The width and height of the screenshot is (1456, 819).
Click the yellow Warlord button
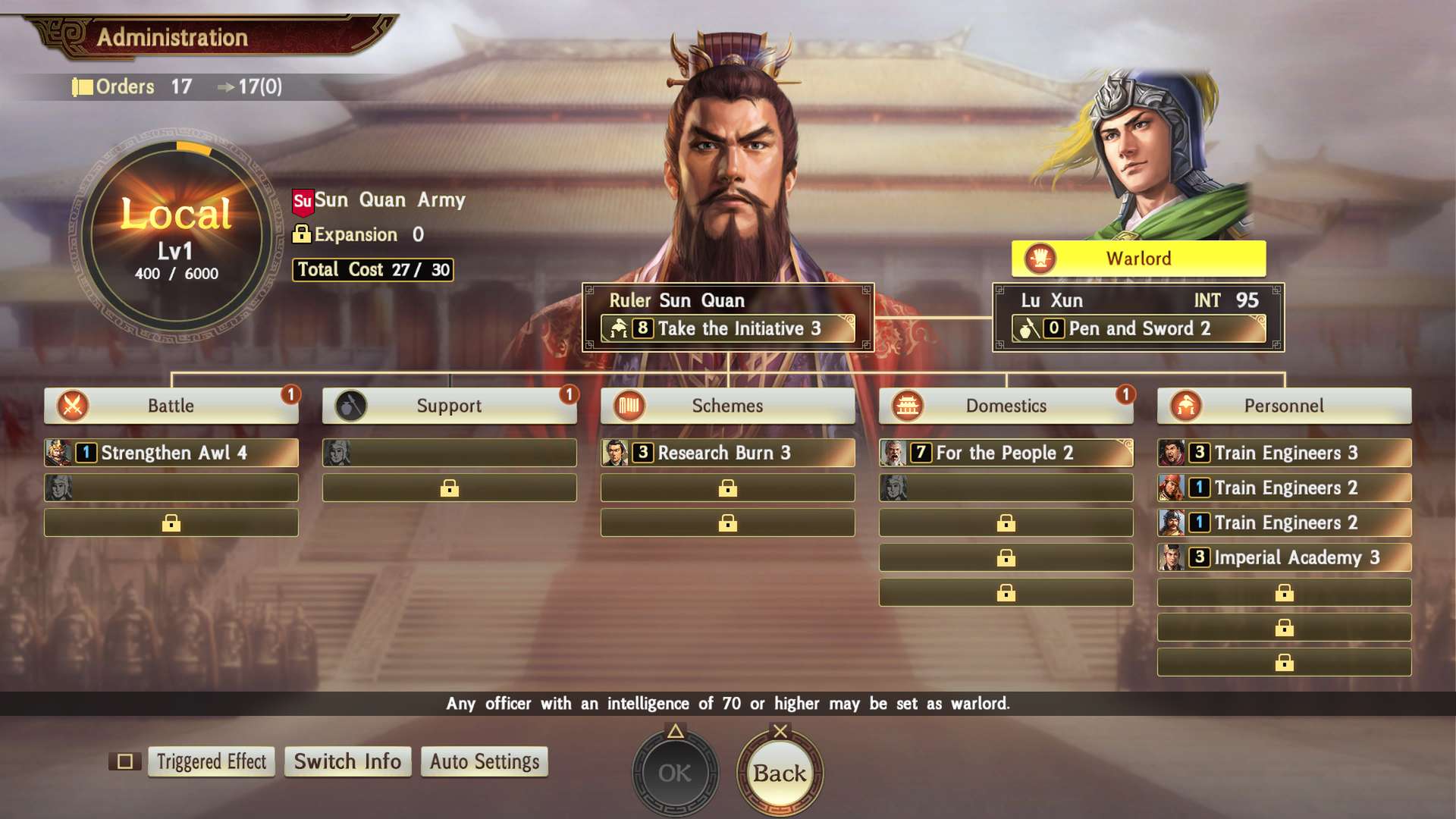point(1138,259)
